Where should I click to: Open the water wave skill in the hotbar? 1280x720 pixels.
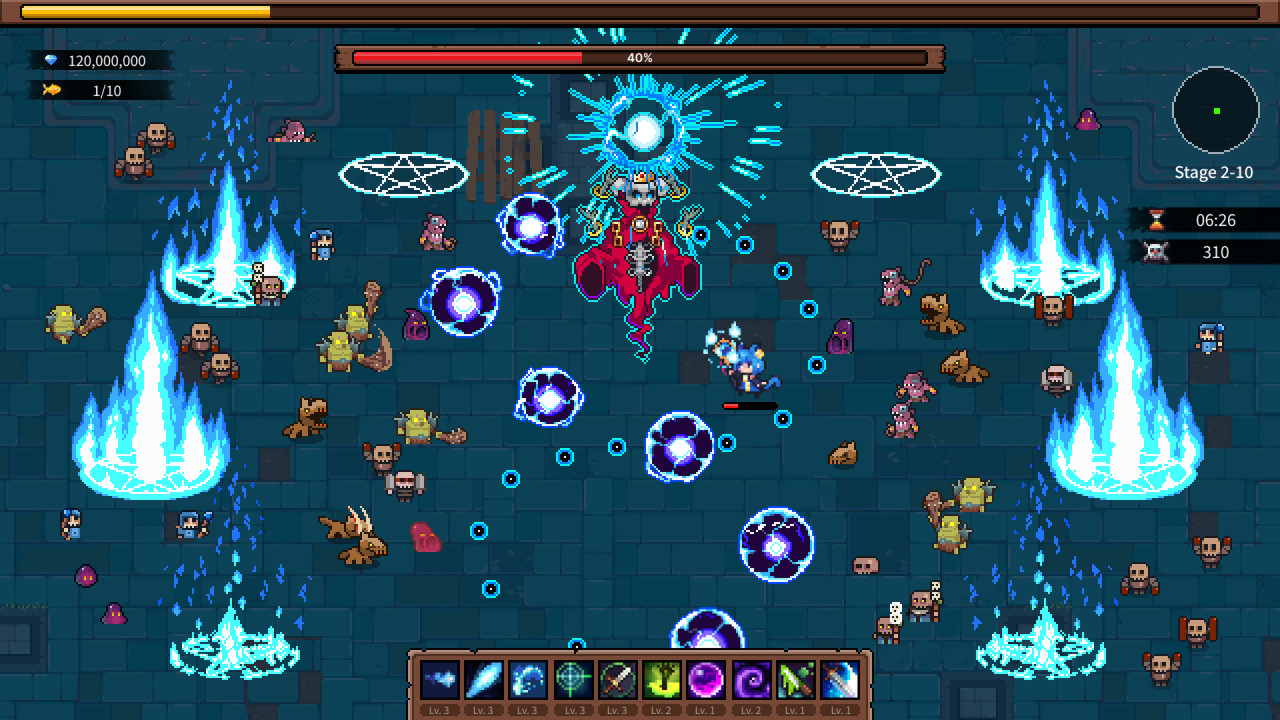[x=527, y=680]
